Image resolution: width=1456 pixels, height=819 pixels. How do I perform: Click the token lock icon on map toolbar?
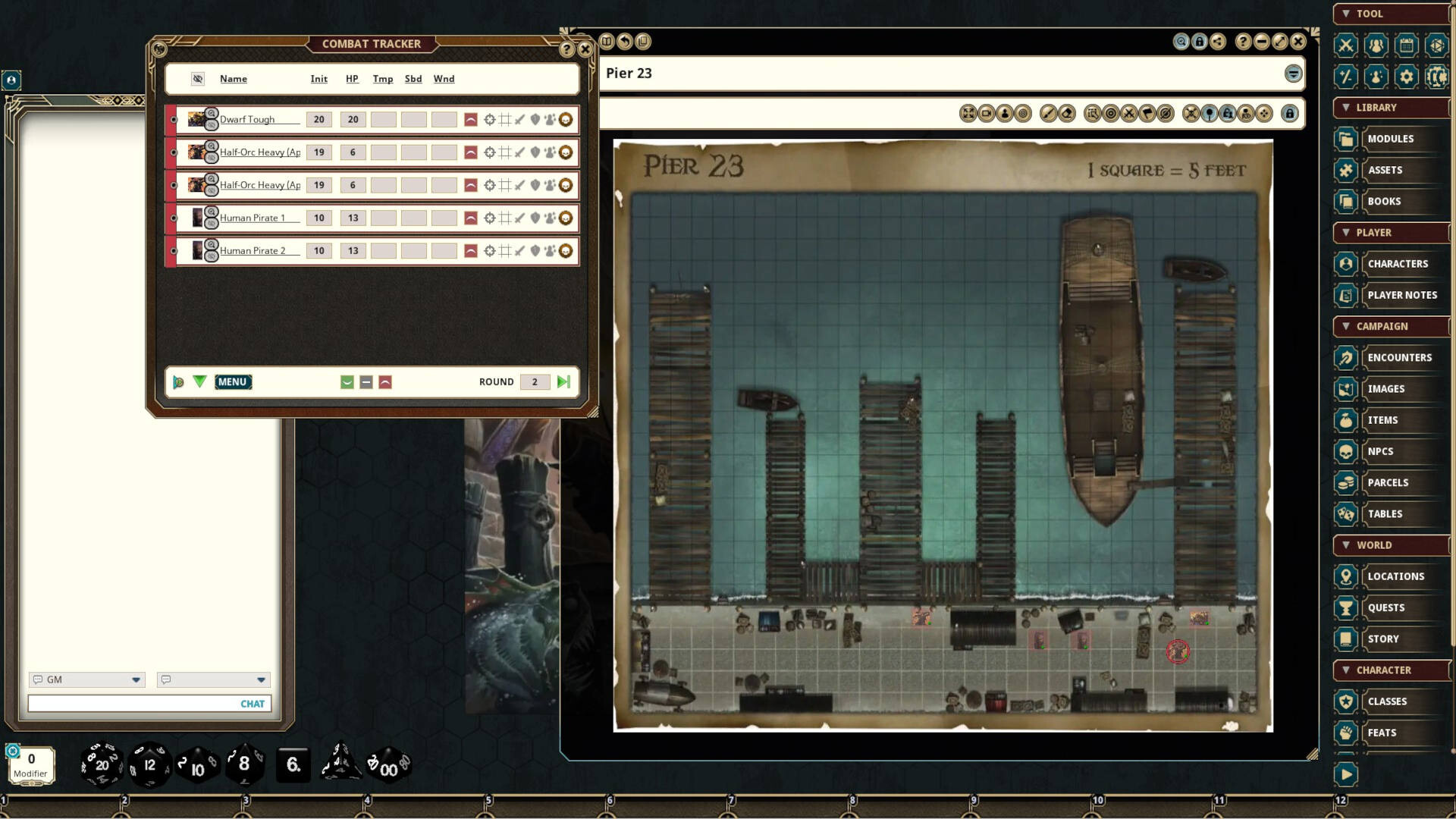tap(1227, 113)
